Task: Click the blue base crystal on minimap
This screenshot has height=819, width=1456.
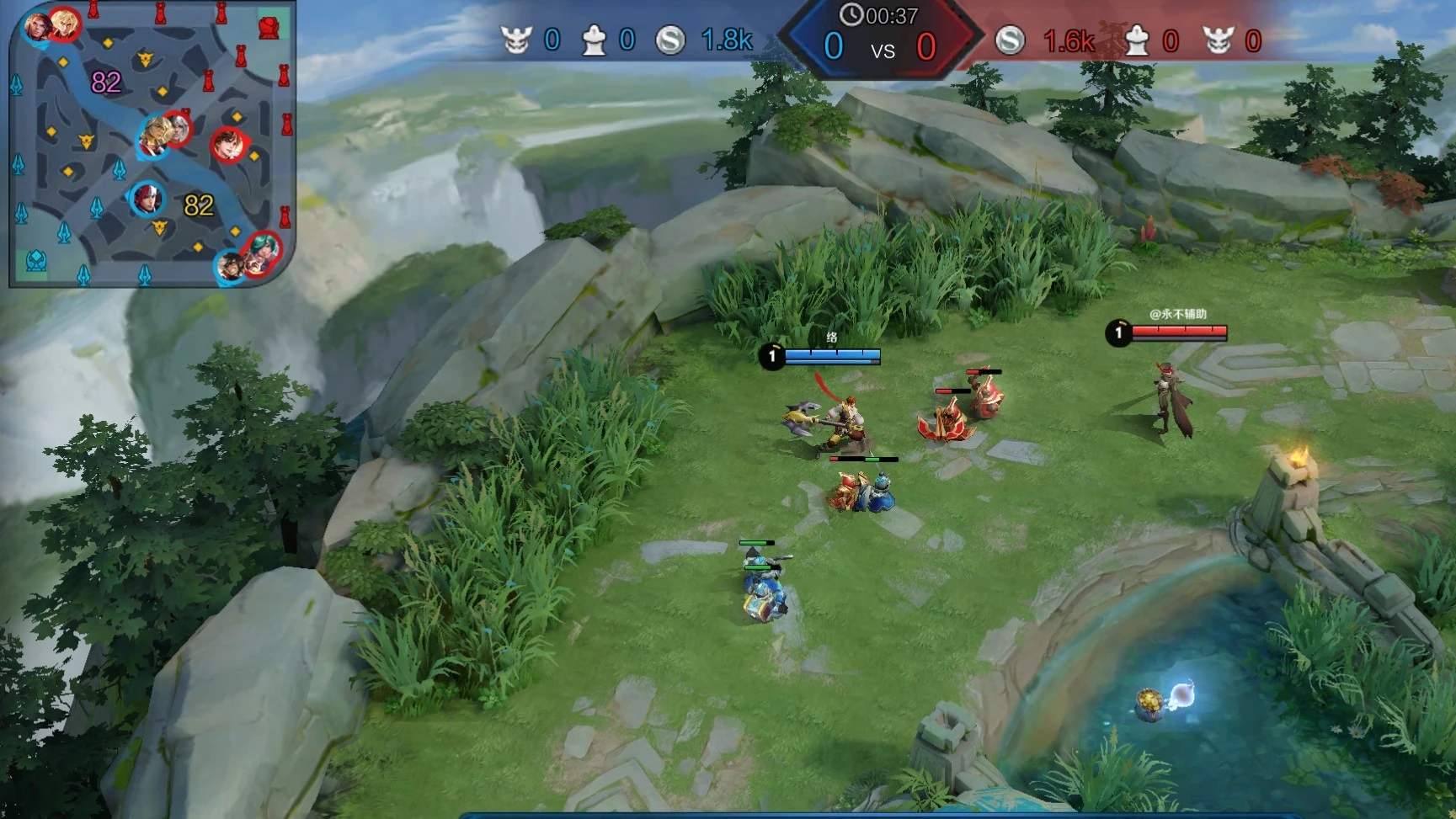Action: 35,262
